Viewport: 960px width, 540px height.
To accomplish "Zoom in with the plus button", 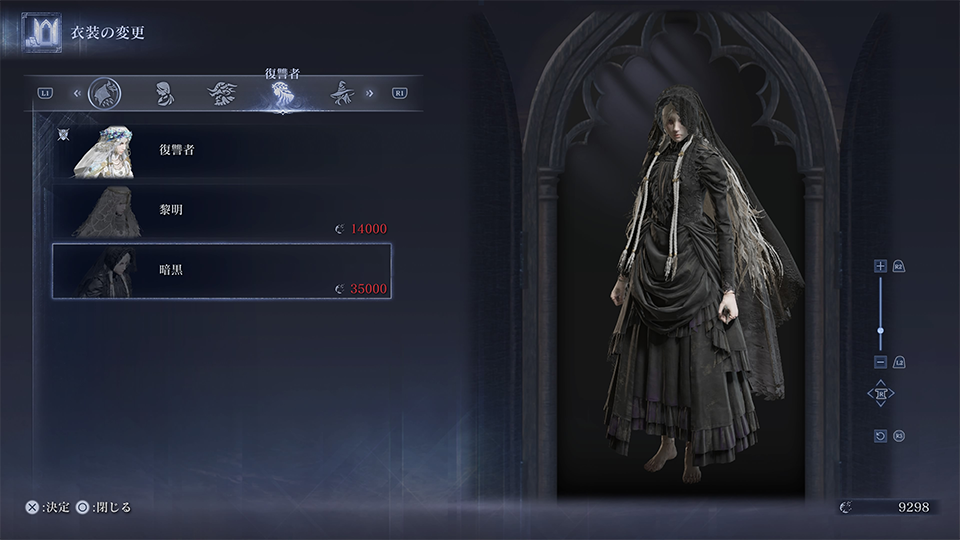I will point(880,266).
